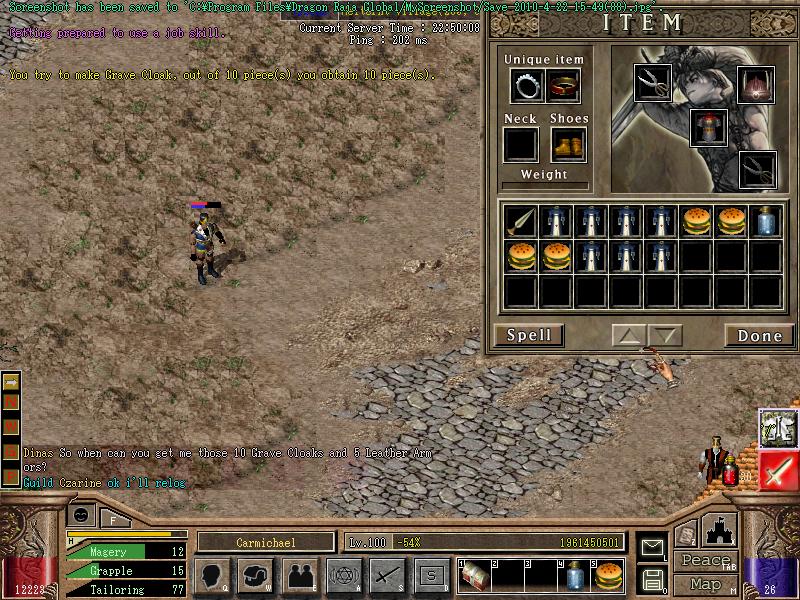Activate the red sword attack icon
This screenshot has width=800, height=600.
point(777,469)
